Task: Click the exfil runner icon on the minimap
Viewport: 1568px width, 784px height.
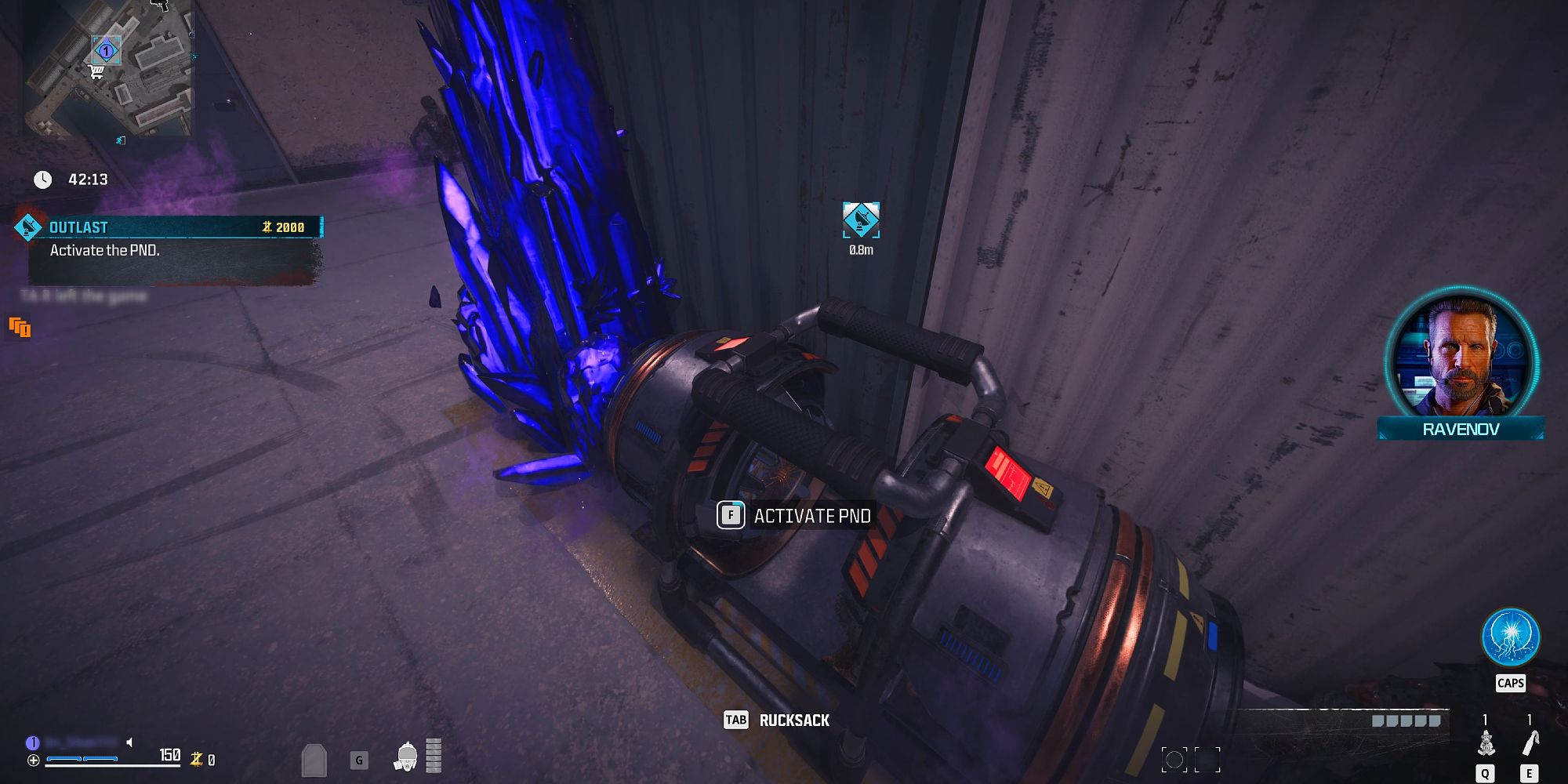Action: 119,140
